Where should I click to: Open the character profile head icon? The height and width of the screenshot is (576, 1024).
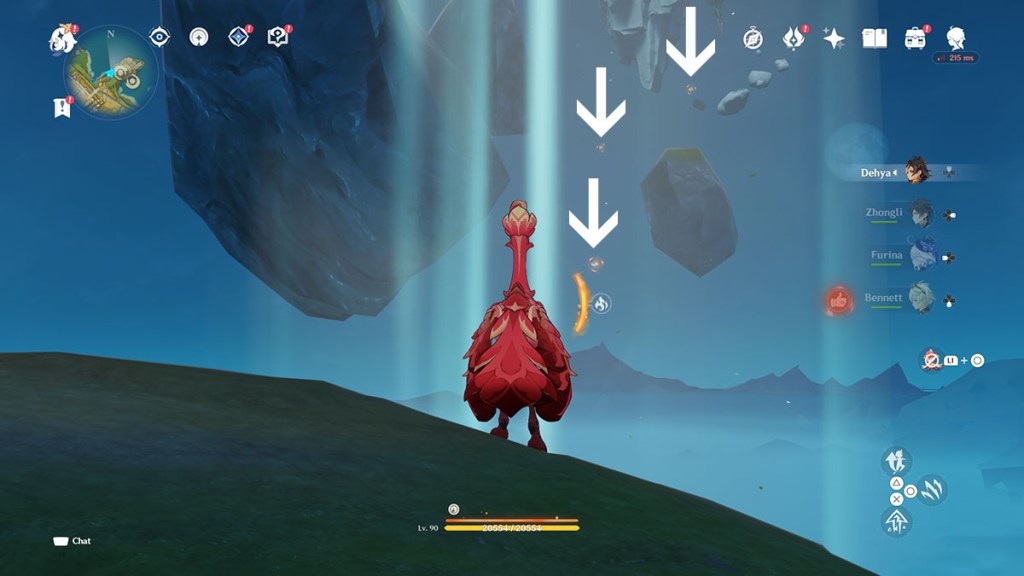pos(955,37)
